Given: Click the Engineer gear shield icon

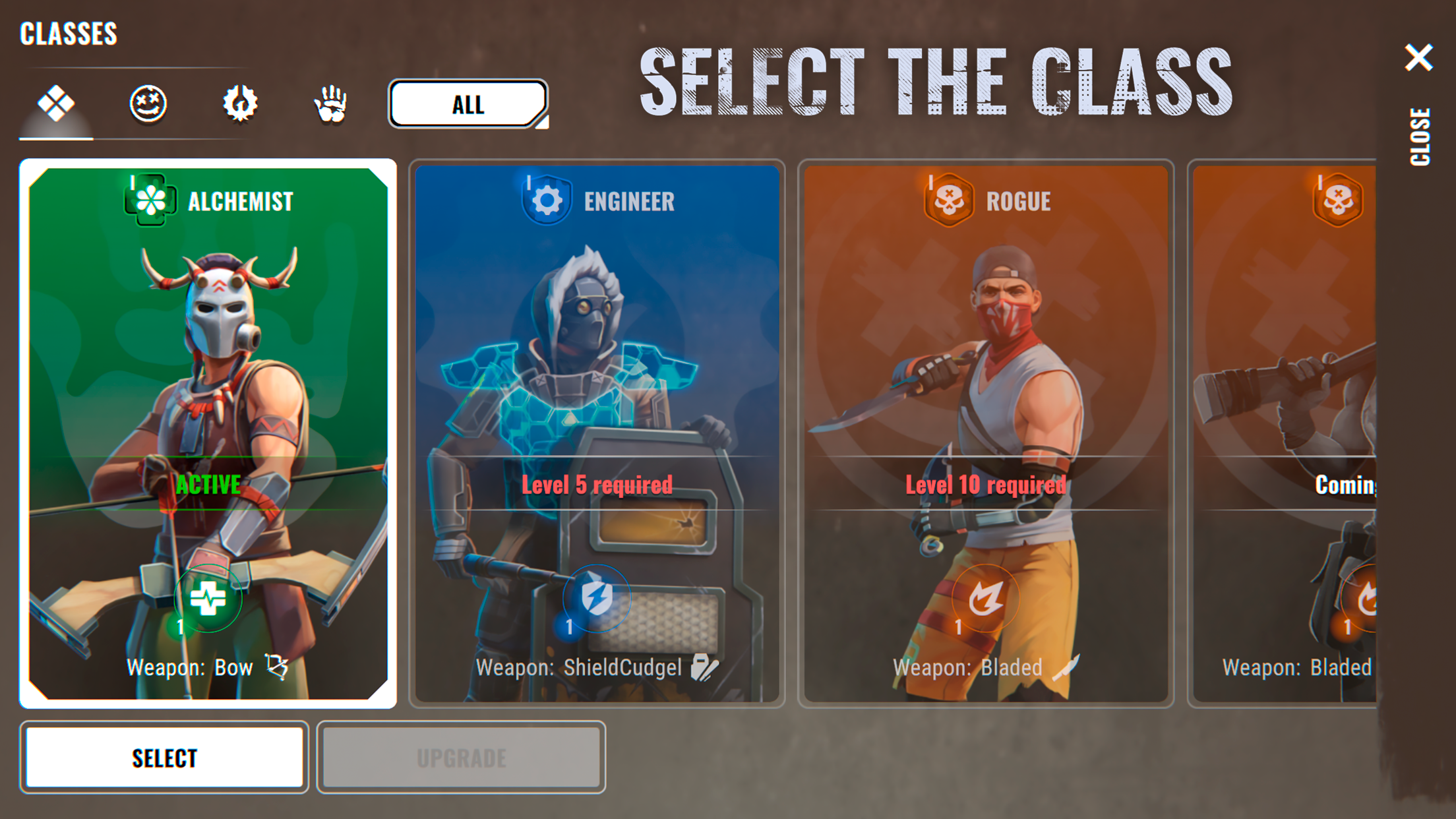Looking at the screenshot, I should click(x=546, y=200).
